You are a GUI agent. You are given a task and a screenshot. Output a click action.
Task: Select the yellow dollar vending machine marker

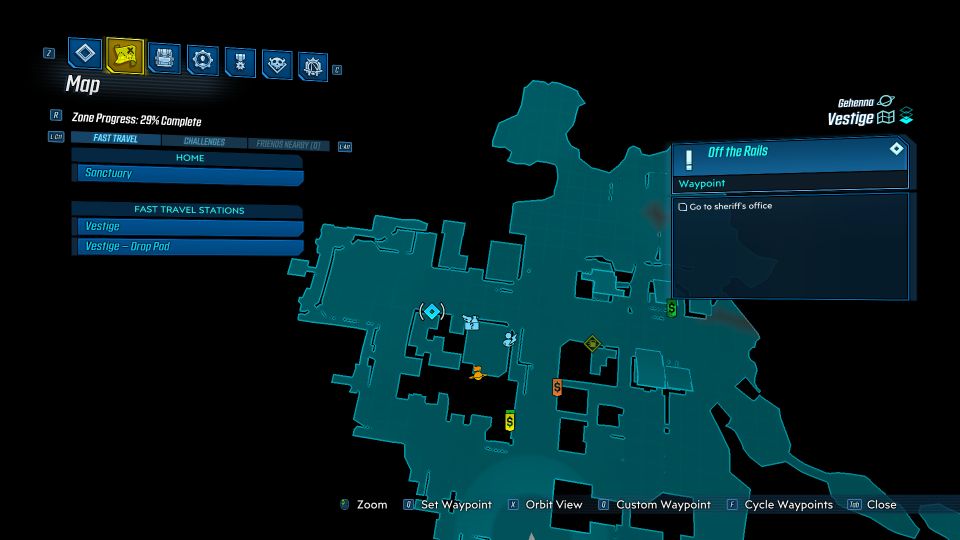510,421
